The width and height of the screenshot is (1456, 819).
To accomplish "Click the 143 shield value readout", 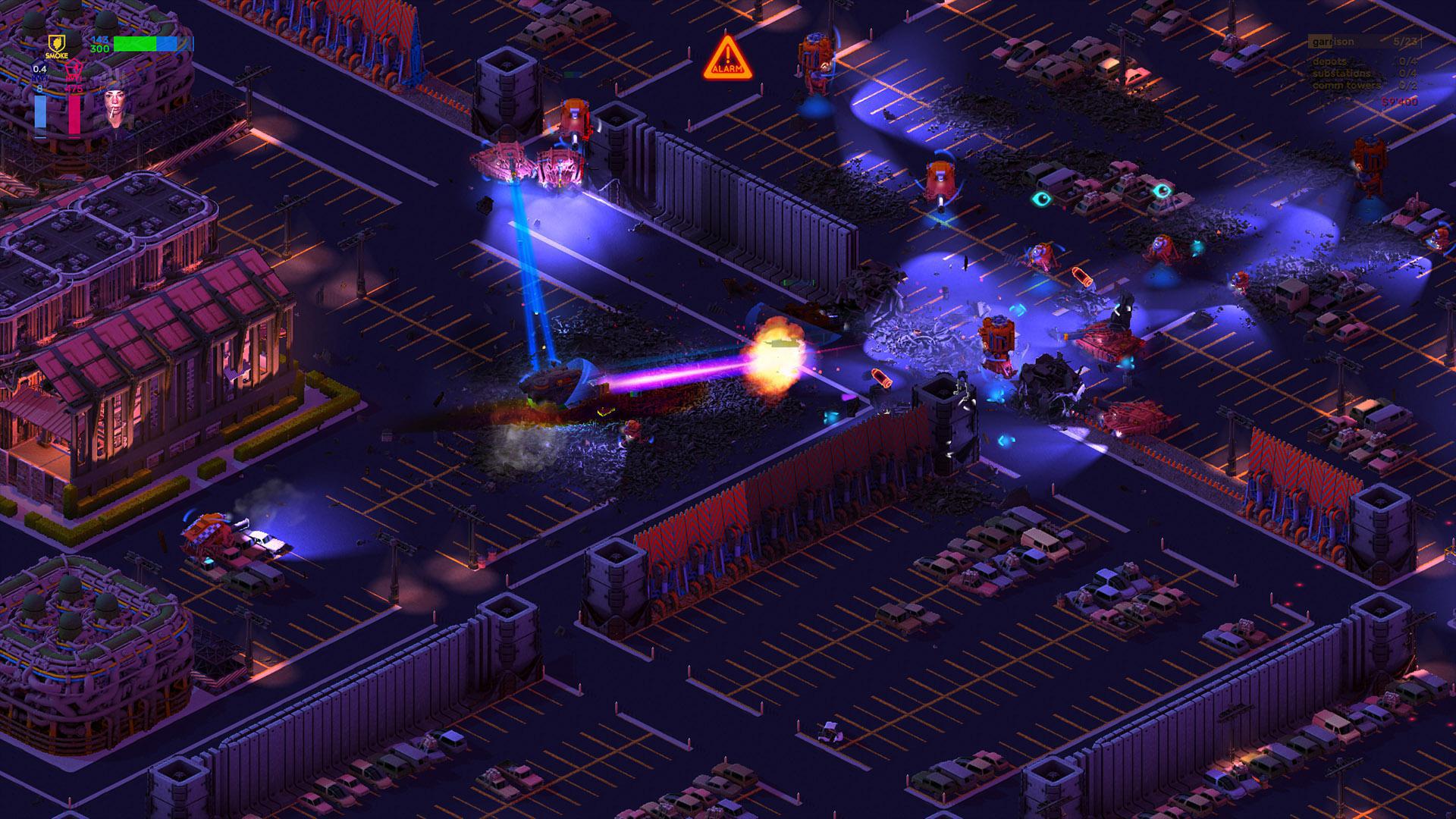I will [100, 40].
